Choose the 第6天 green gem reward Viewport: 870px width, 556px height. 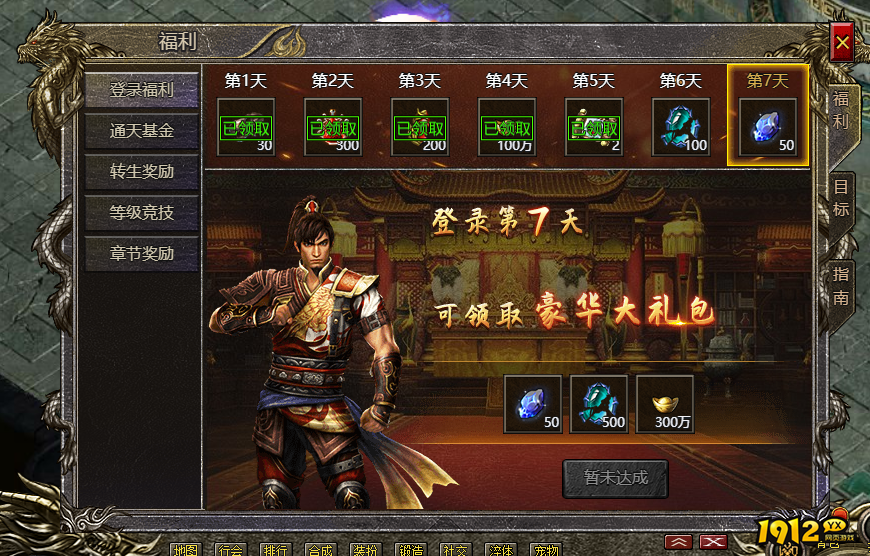coord(681,127)
